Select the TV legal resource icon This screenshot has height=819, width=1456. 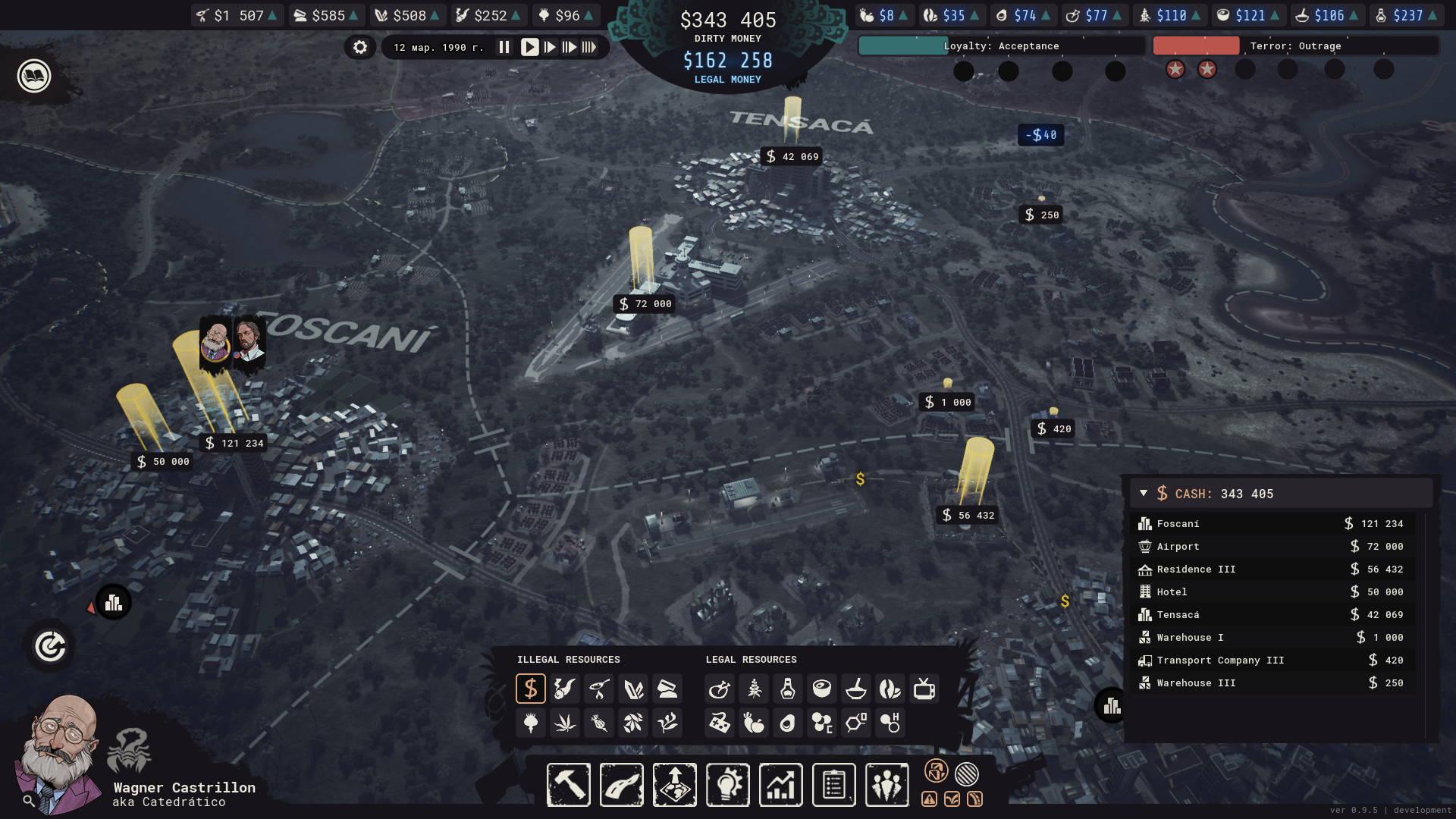point(924,689)
